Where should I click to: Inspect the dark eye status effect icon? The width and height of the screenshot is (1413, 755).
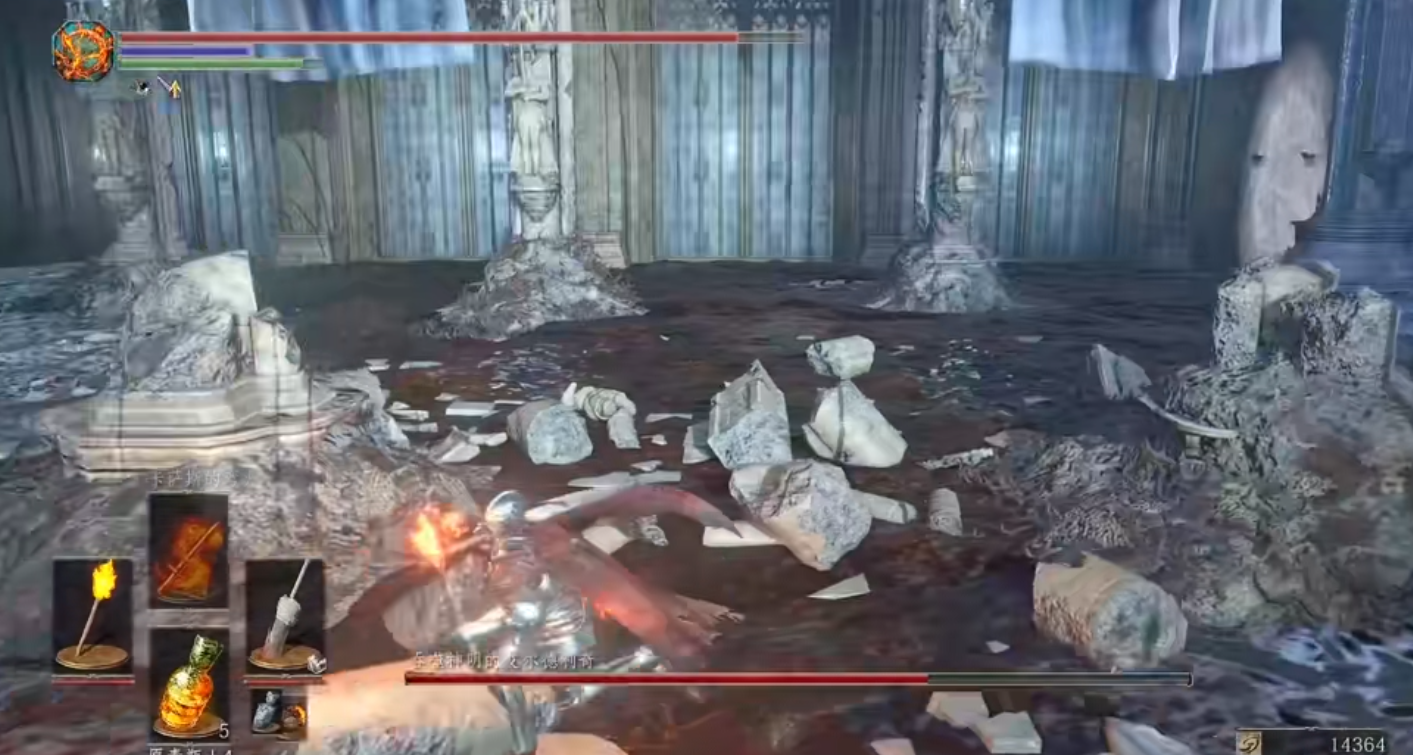142,87
